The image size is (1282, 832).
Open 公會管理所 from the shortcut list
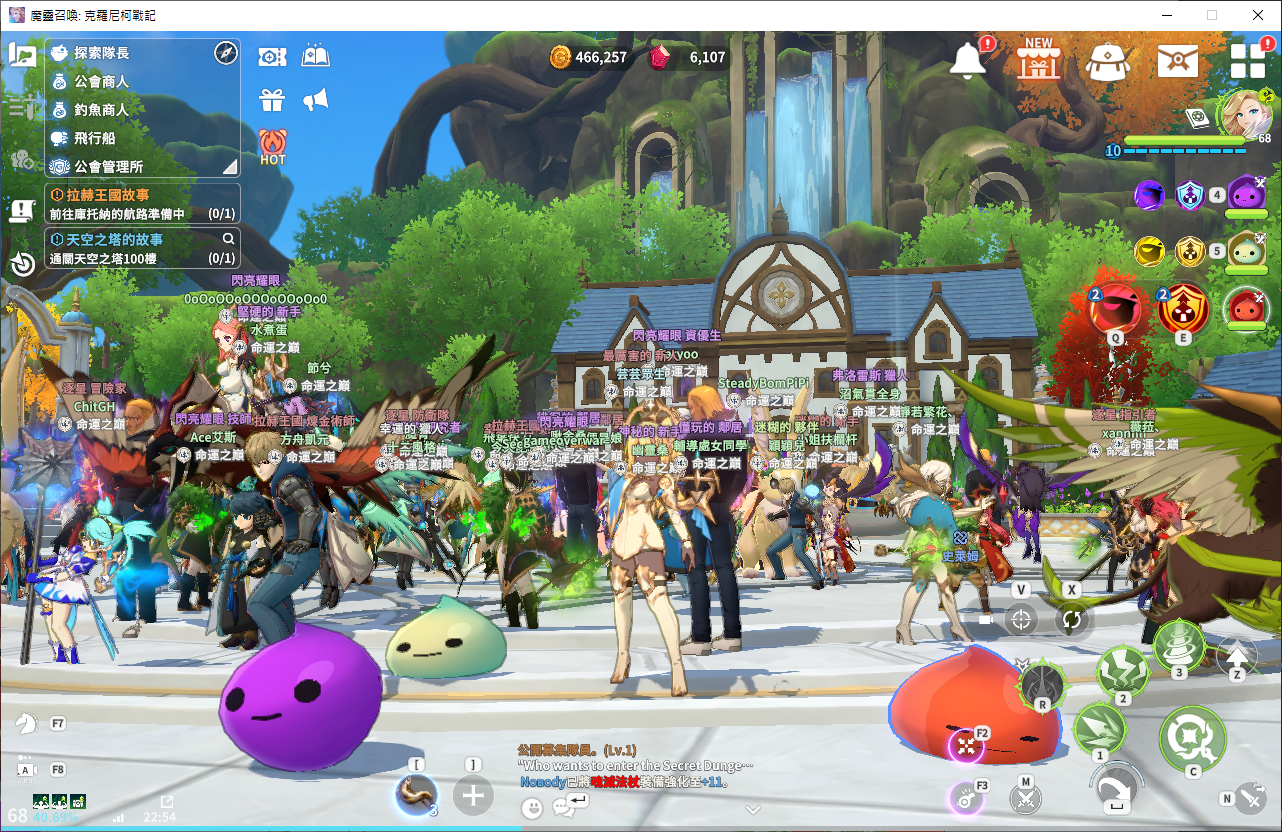click(x=110, y=167)
